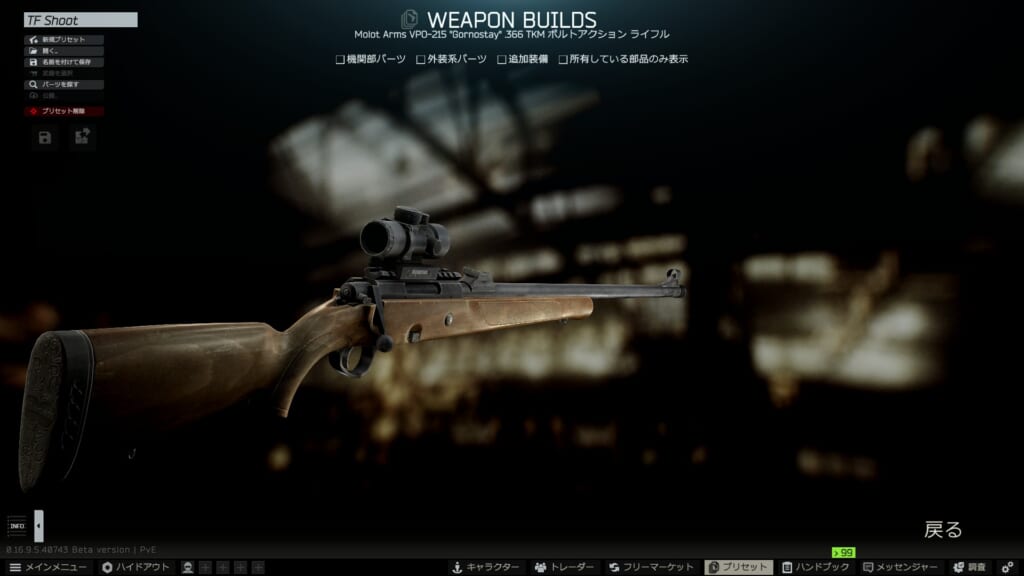Open the Flea Market (フリーマーケット)
This screenshot has width=1024, height=576.
[x=652, y=567]
